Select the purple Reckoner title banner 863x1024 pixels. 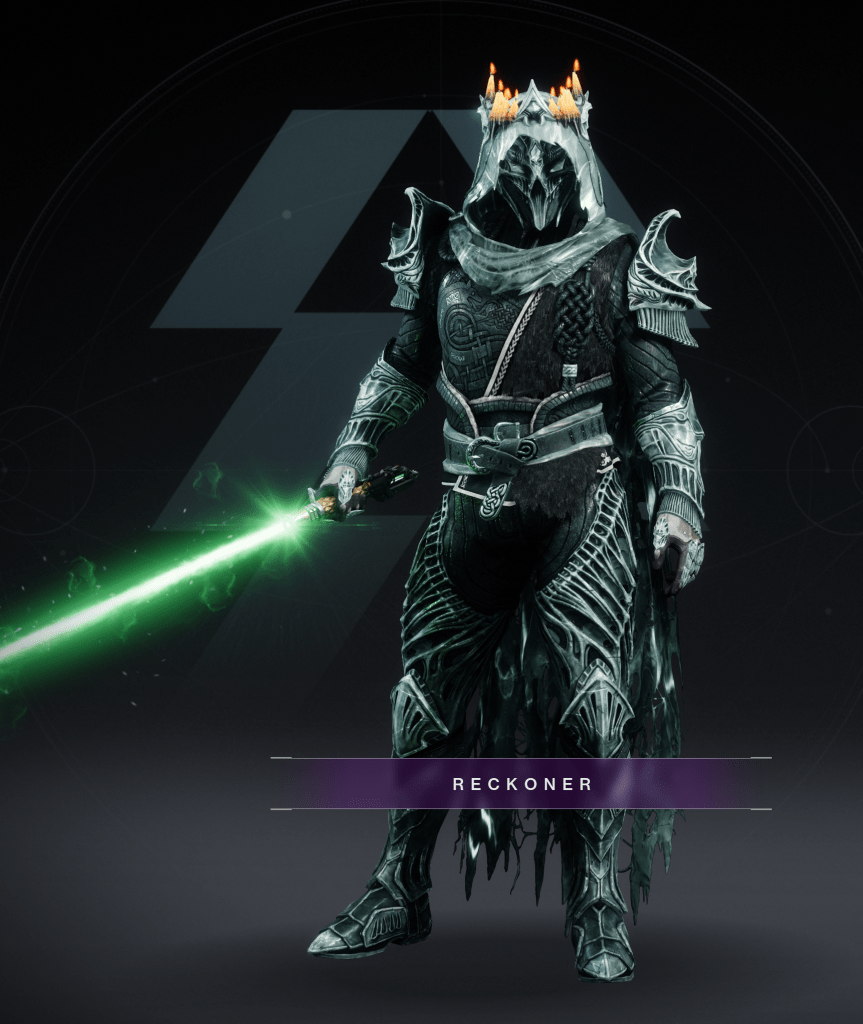(522, 784)
